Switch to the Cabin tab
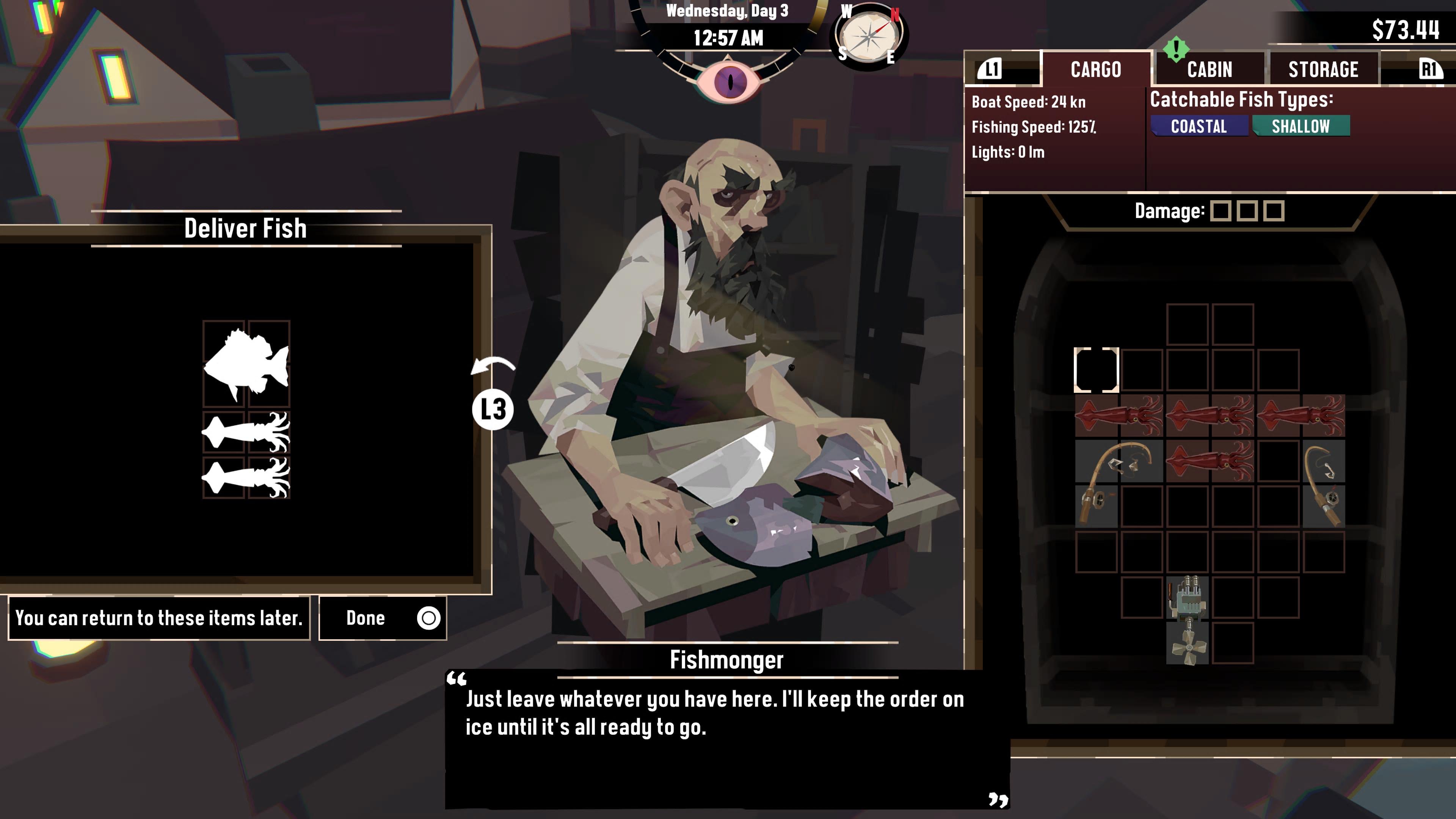 [x=1209, y=69]
